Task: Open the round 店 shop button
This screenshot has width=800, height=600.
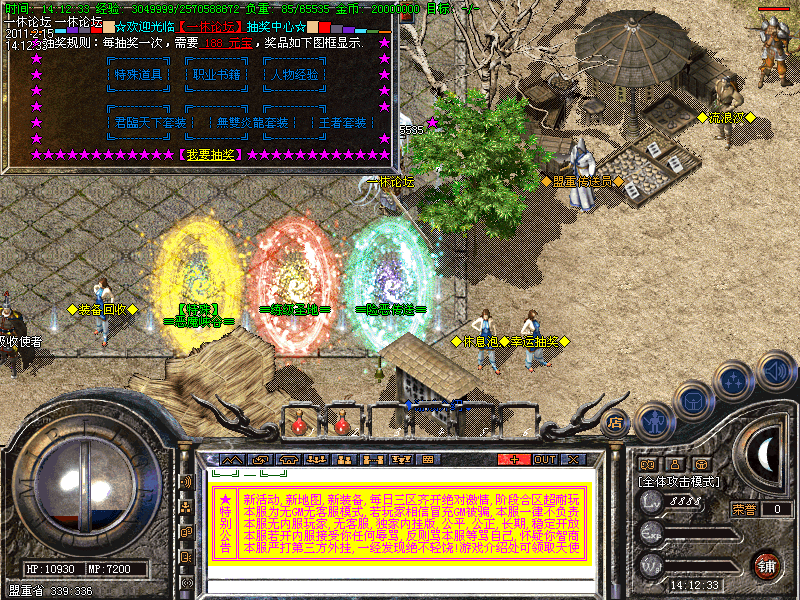Action: [616, 421]
